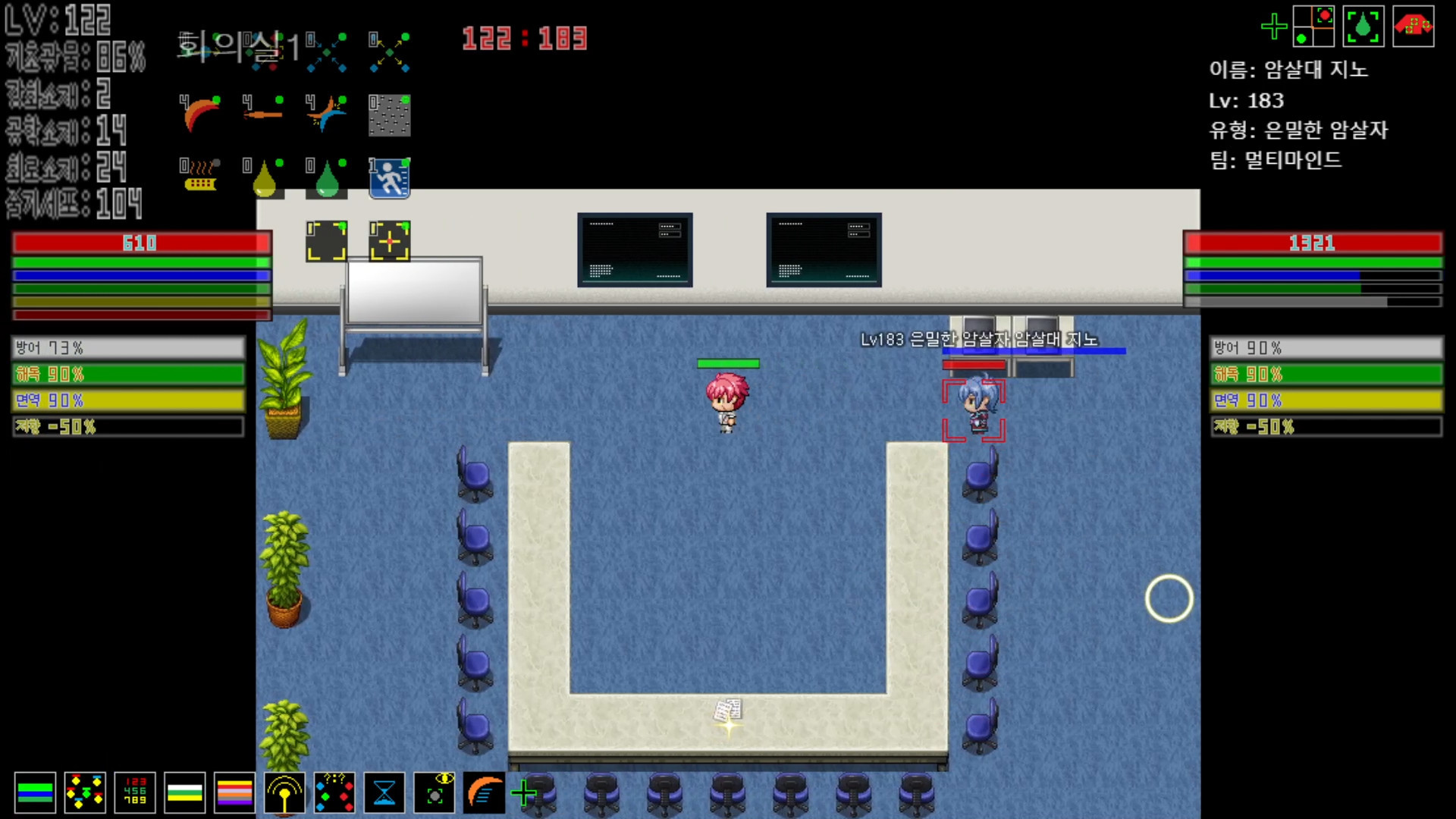Open the hourglass timer toolbar icon

tap(384, 792)
